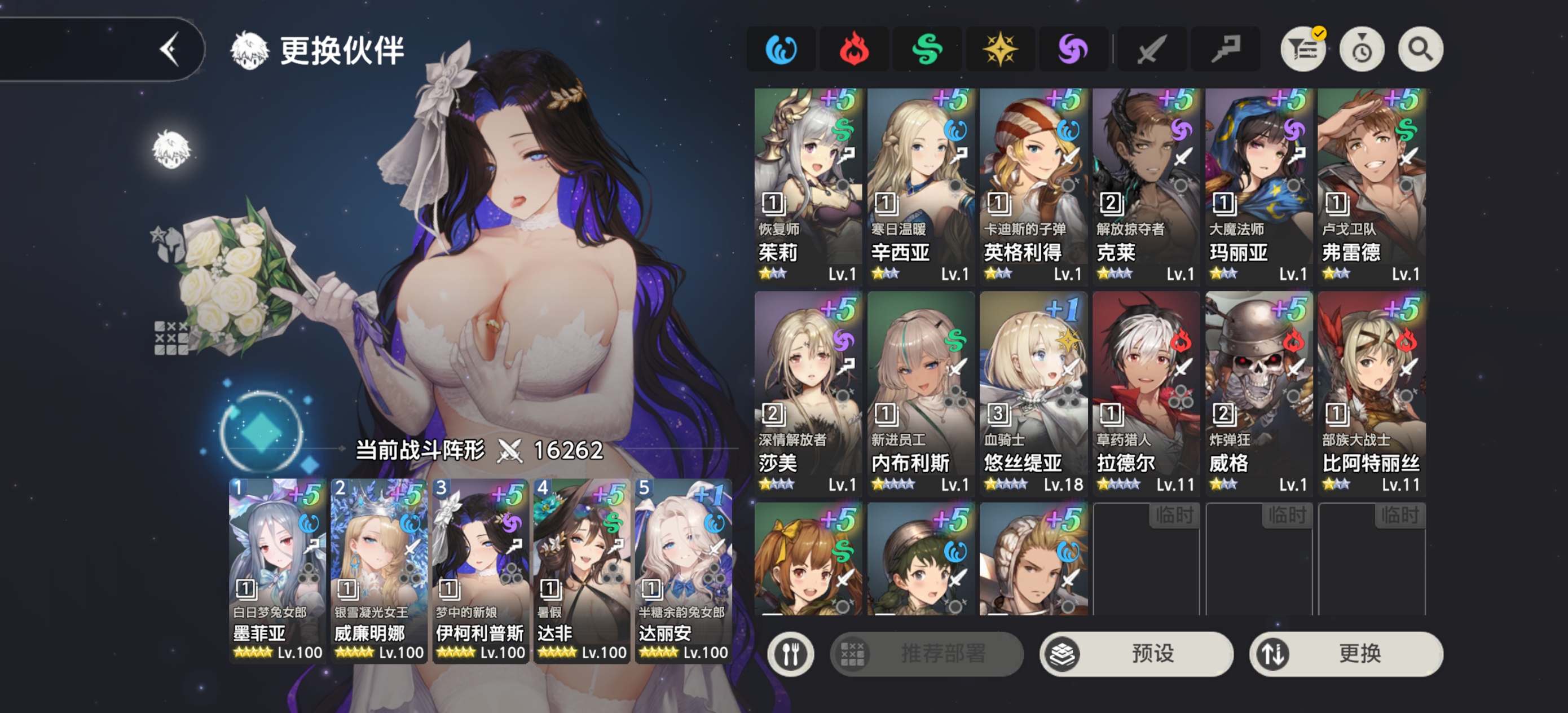The image size is (1568, 713).
Task: Open the sort and filter list button
Action: 1302,49
